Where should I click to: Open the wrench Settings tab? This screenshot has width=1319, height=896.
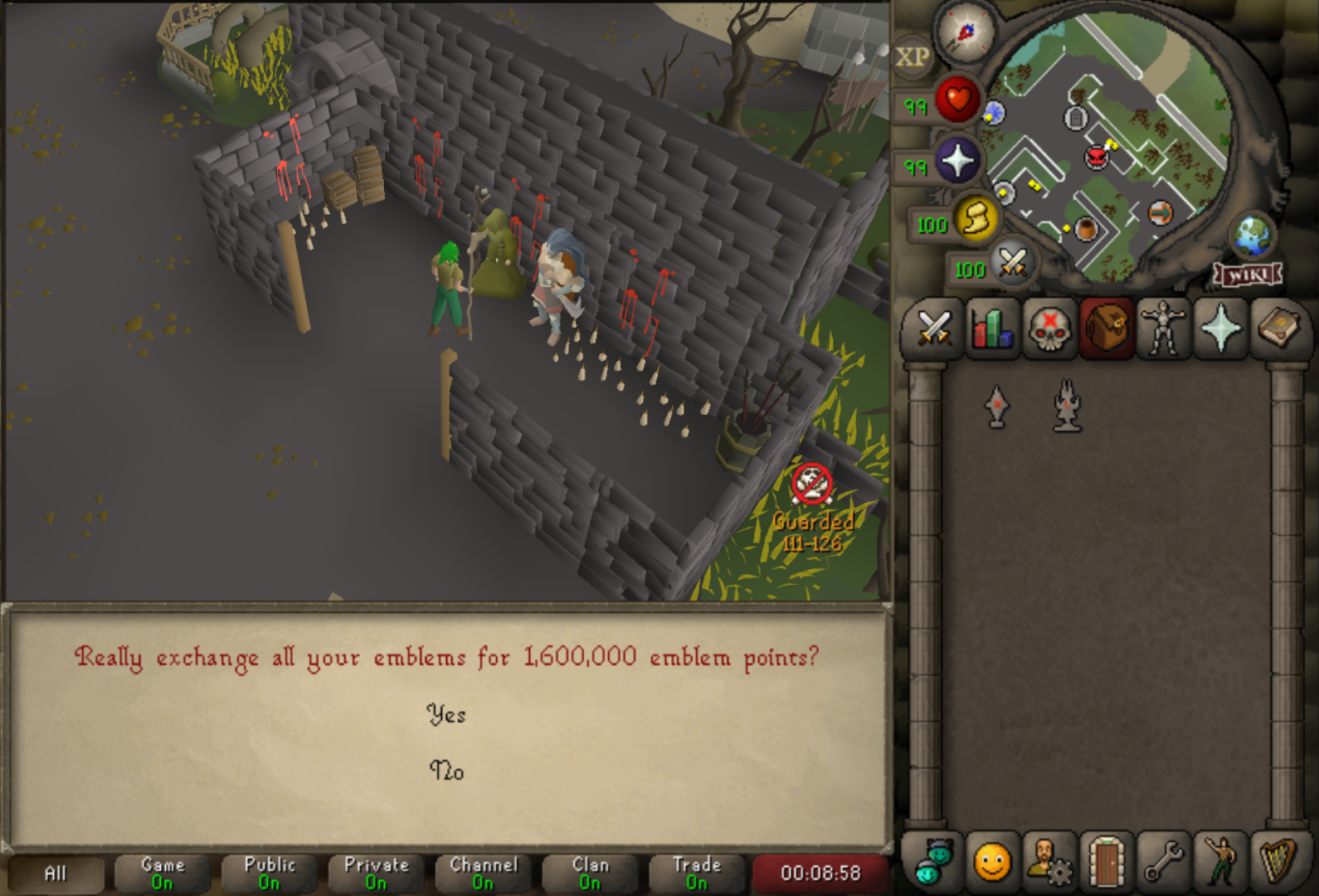(x=1163, y=862)
